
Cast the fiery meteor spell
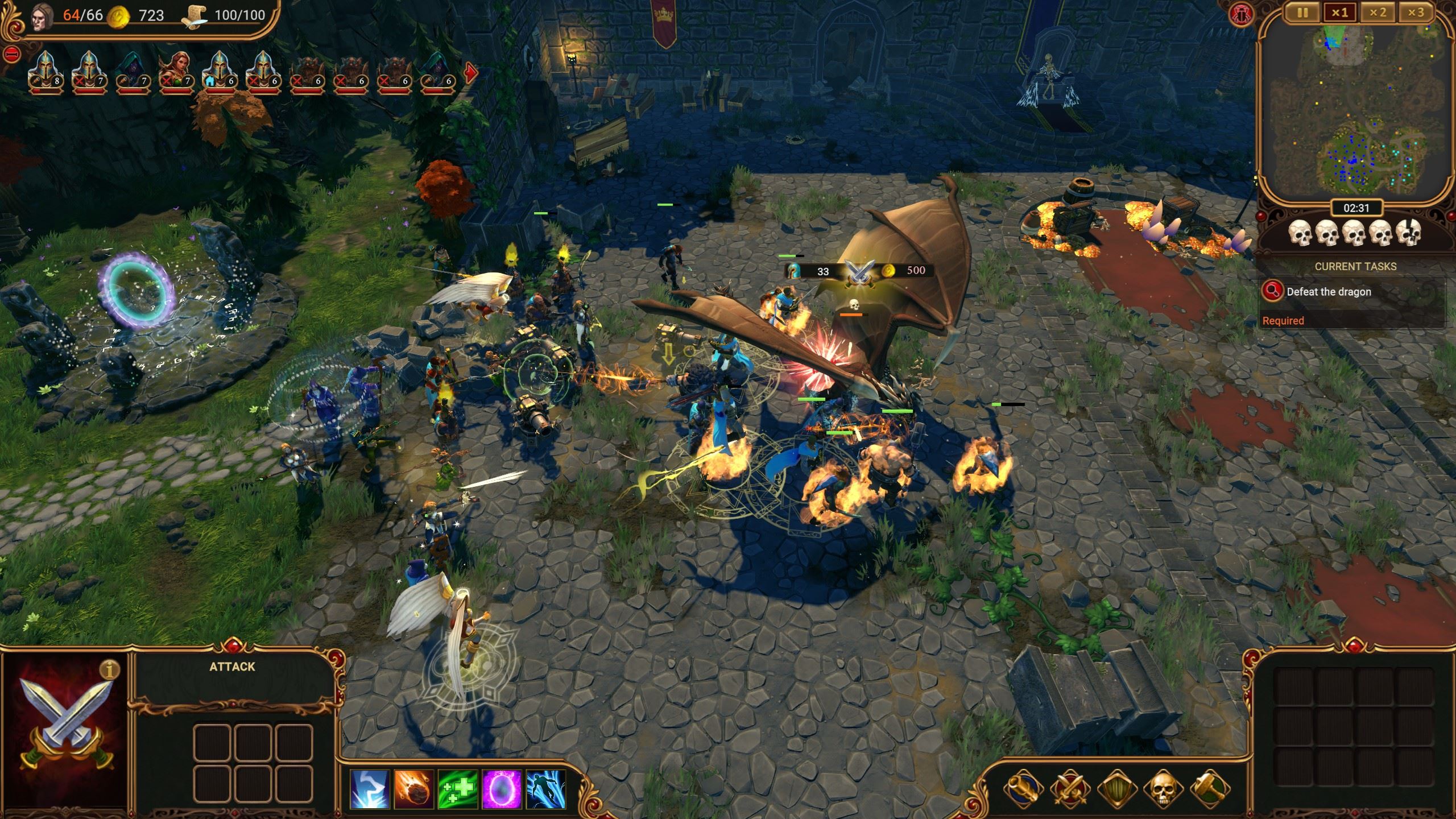coord(414,789)
